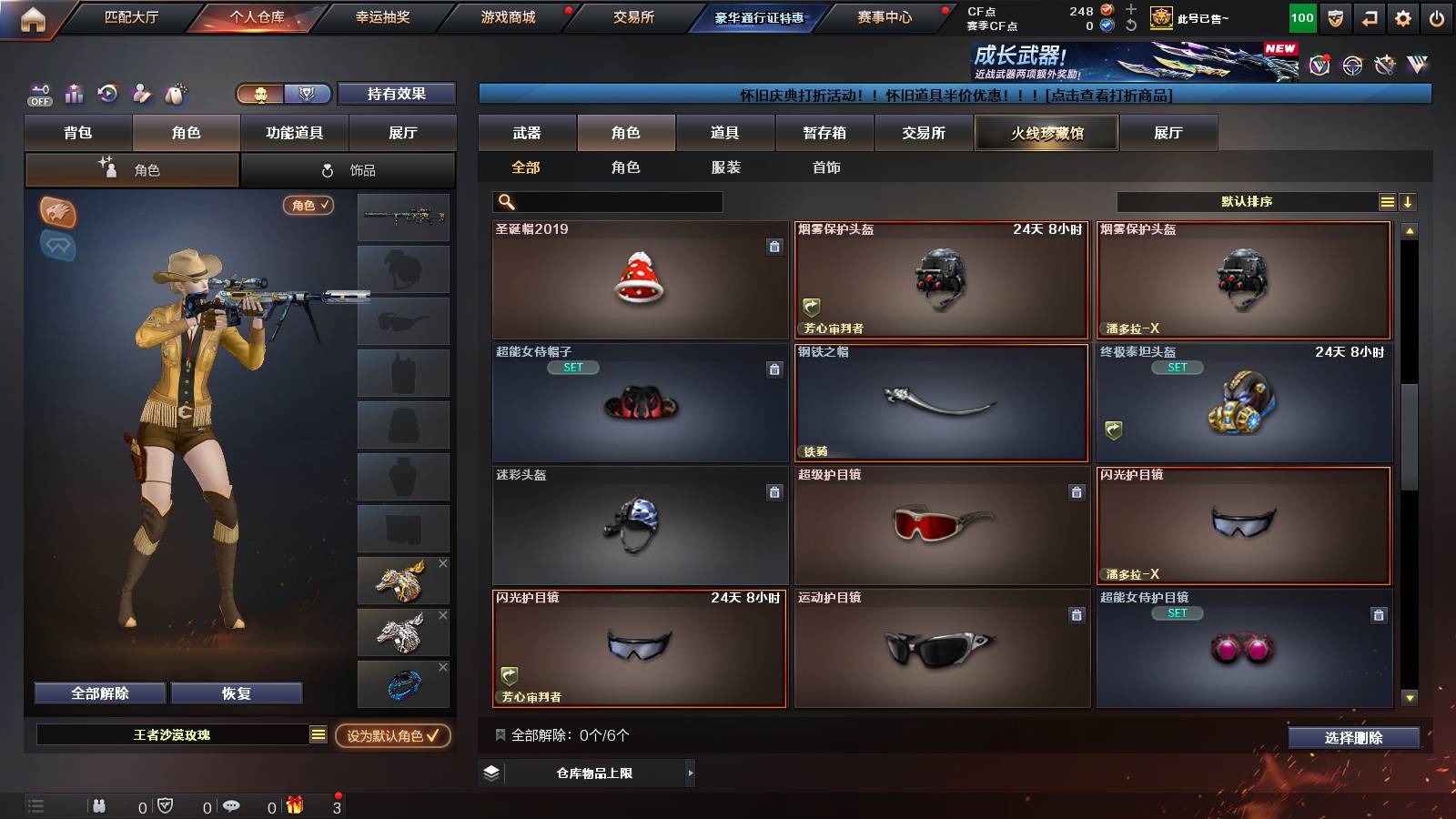Click the friends icon in the bottom bar
This screenshot has height=819, width=1456.
click(98, 805)
